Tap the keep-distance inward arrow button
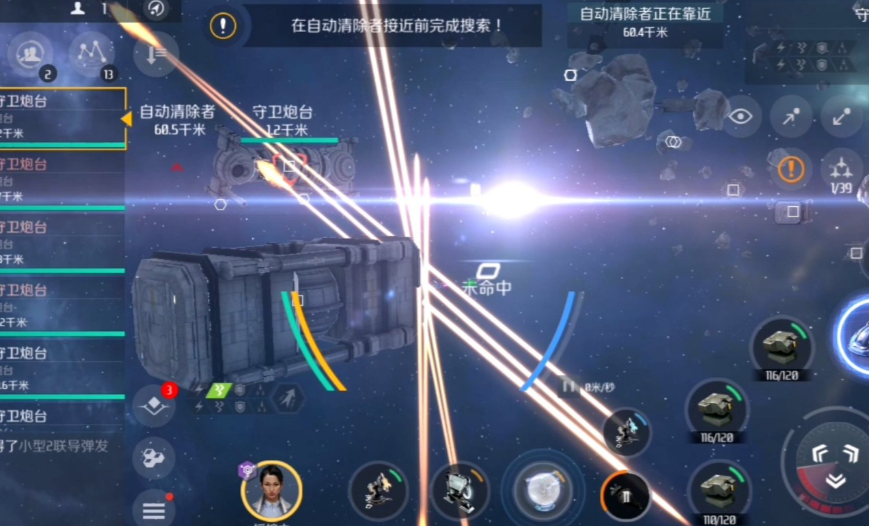This screenshot has height=526, width=869. 841,116
